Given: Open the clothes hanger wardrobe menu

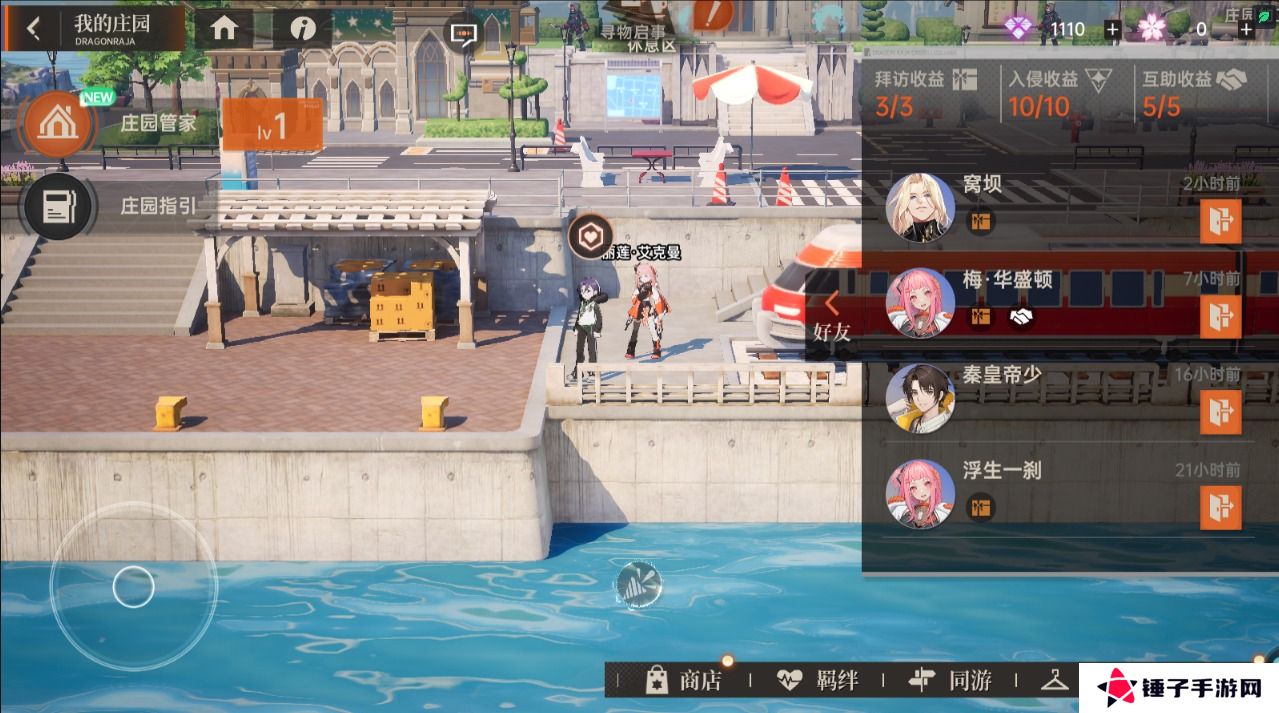Looking at the screenshot, I should click(1055, 681).
